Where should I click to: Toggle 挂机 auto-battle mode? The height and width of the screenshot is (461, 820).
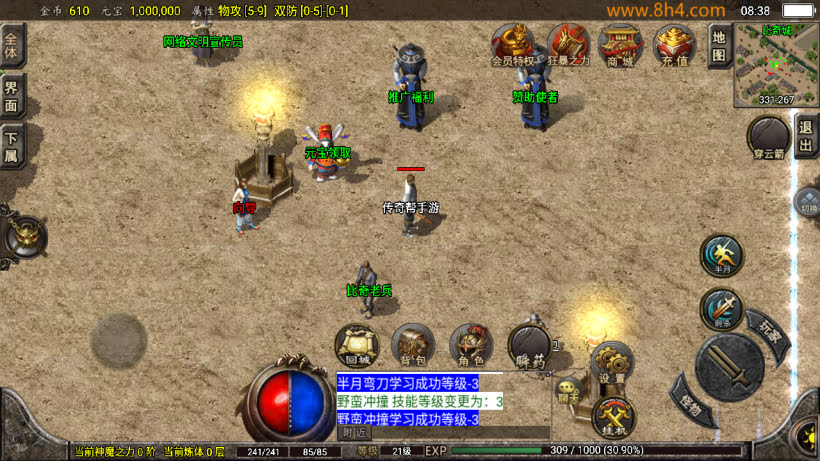coord(613,416)
